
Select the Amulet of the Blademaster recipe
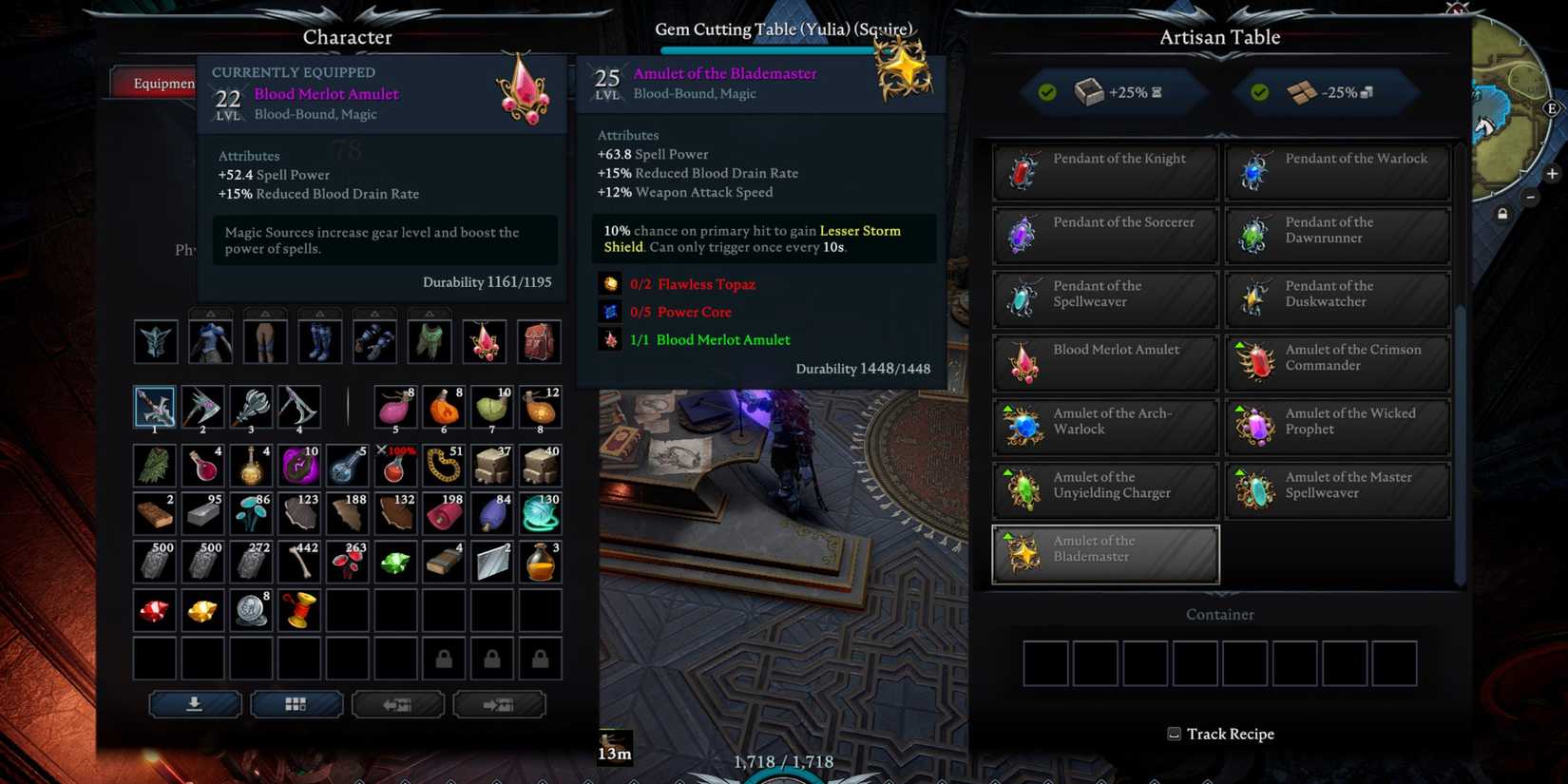[1104, 553]
